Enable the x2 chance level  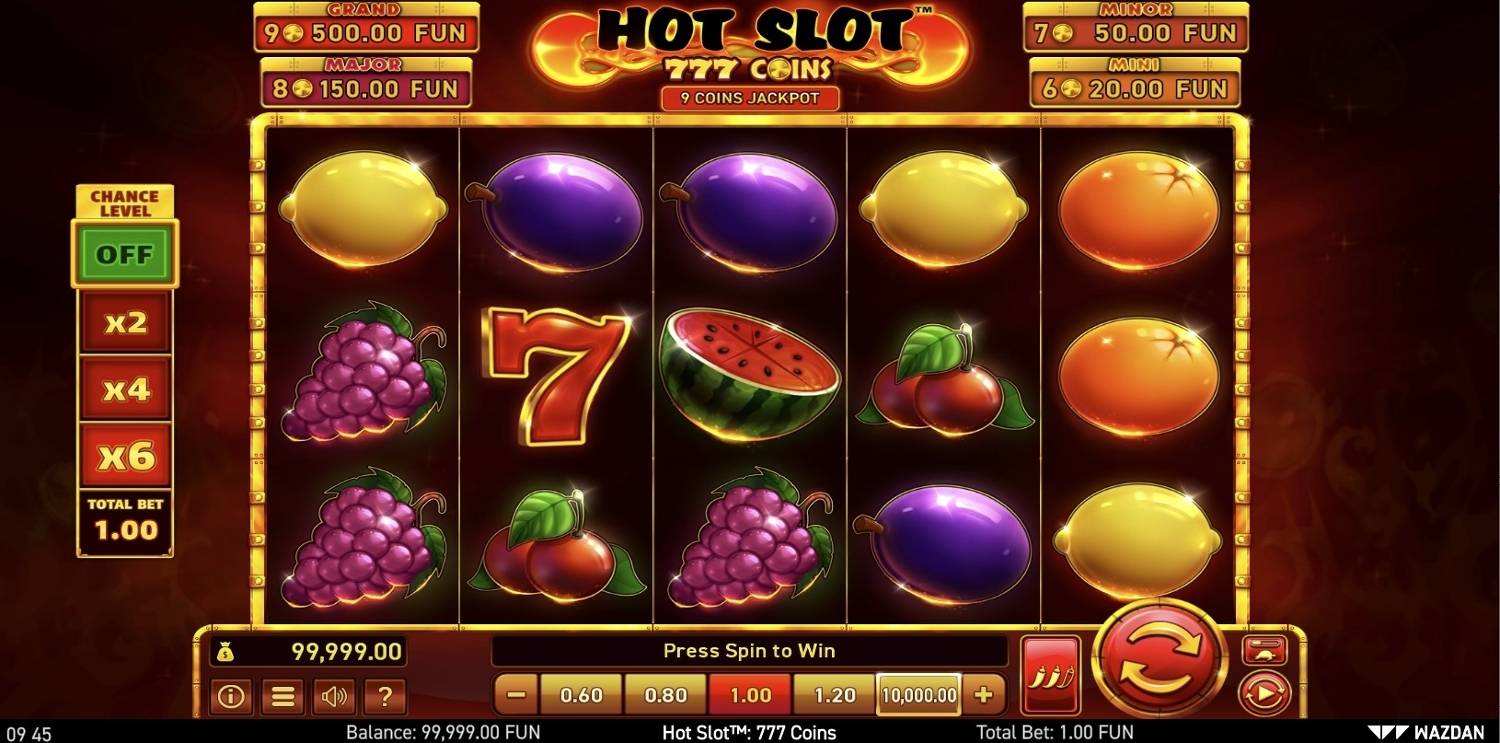pos(124,322)
